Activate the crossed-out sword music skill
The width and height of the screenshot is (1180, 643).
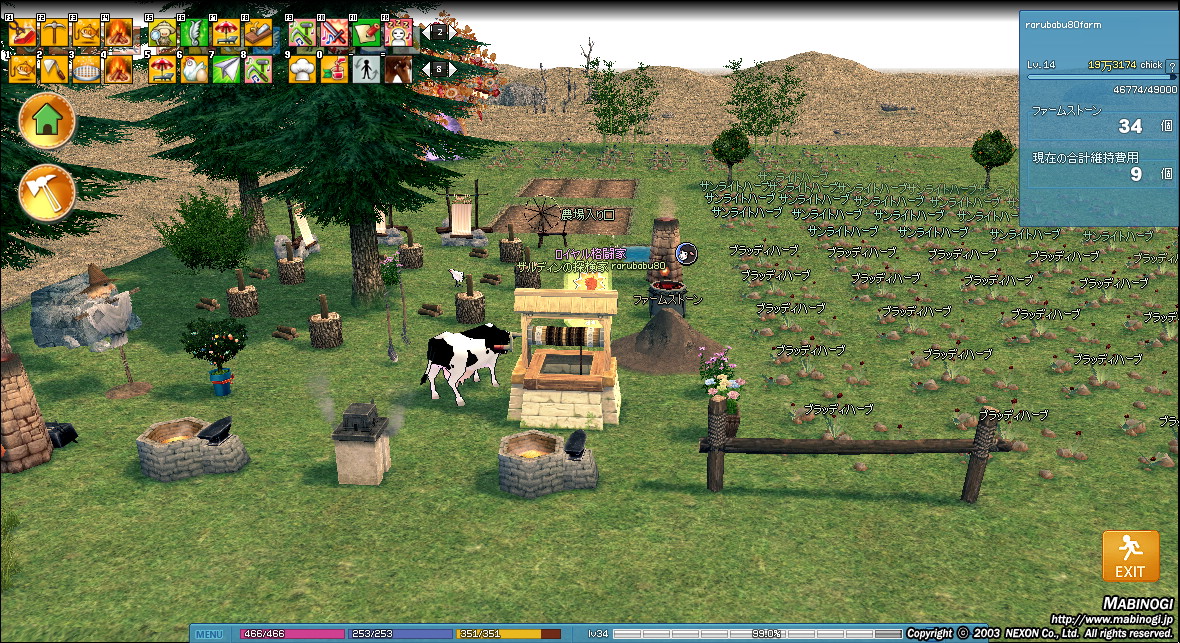334,33
